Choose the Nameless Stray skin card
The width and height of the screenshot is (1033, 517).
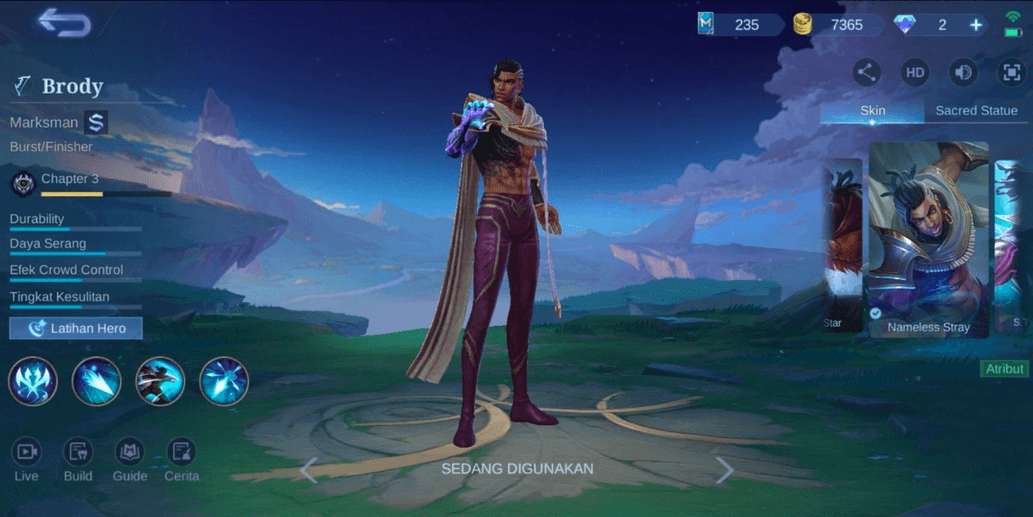928,240
